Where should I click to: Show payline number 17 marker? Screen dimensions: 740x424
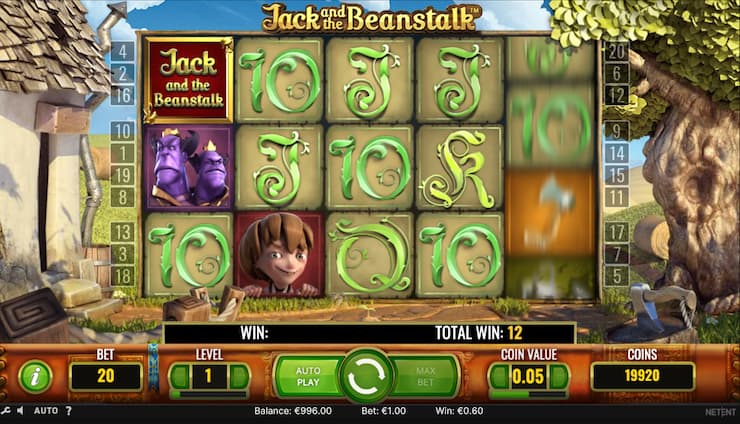pos(617,232)
